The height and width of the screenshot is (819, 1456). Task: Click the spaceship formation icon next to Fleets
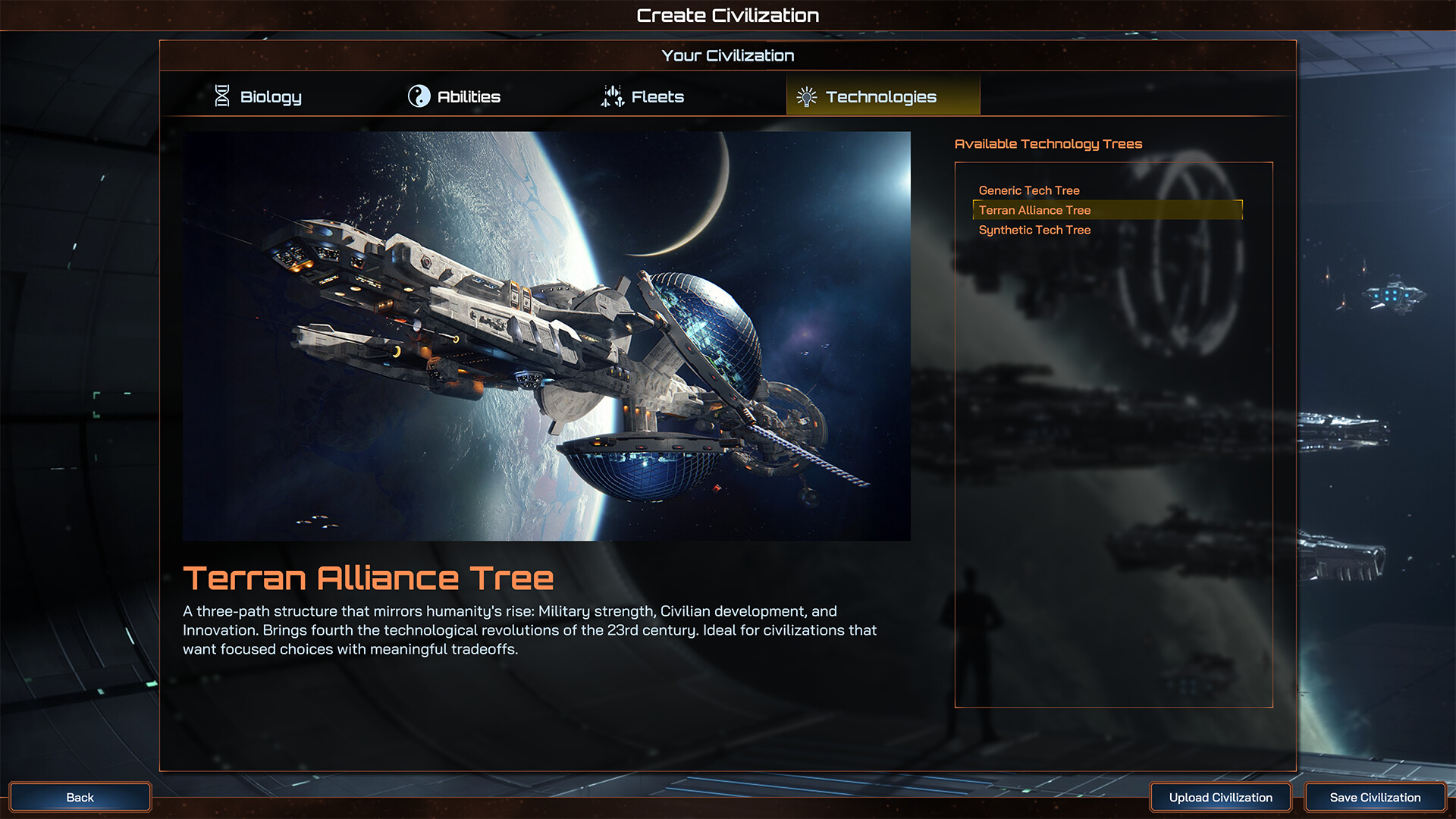click(x=611, y=96)
